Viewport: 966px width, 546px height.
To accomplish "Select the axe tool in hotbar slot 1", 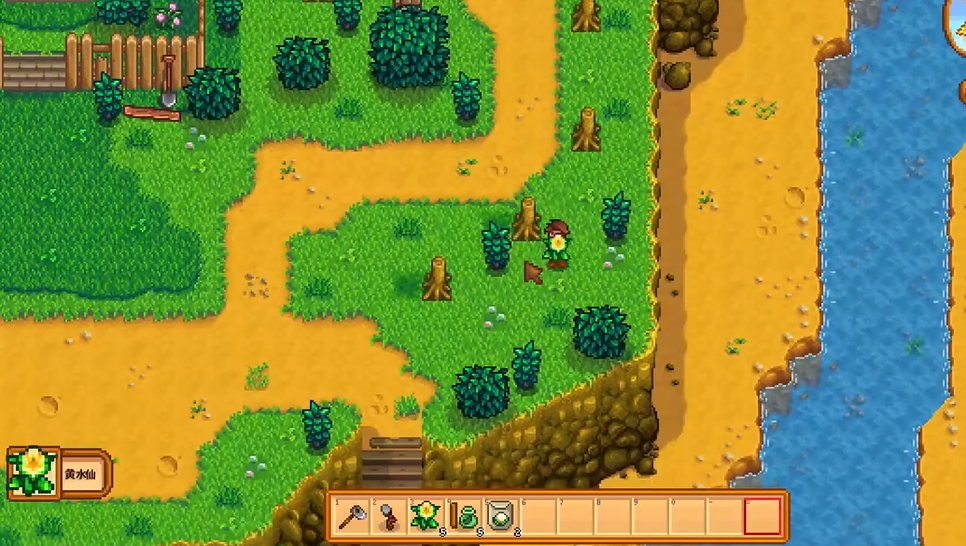I will coord(352,516).
